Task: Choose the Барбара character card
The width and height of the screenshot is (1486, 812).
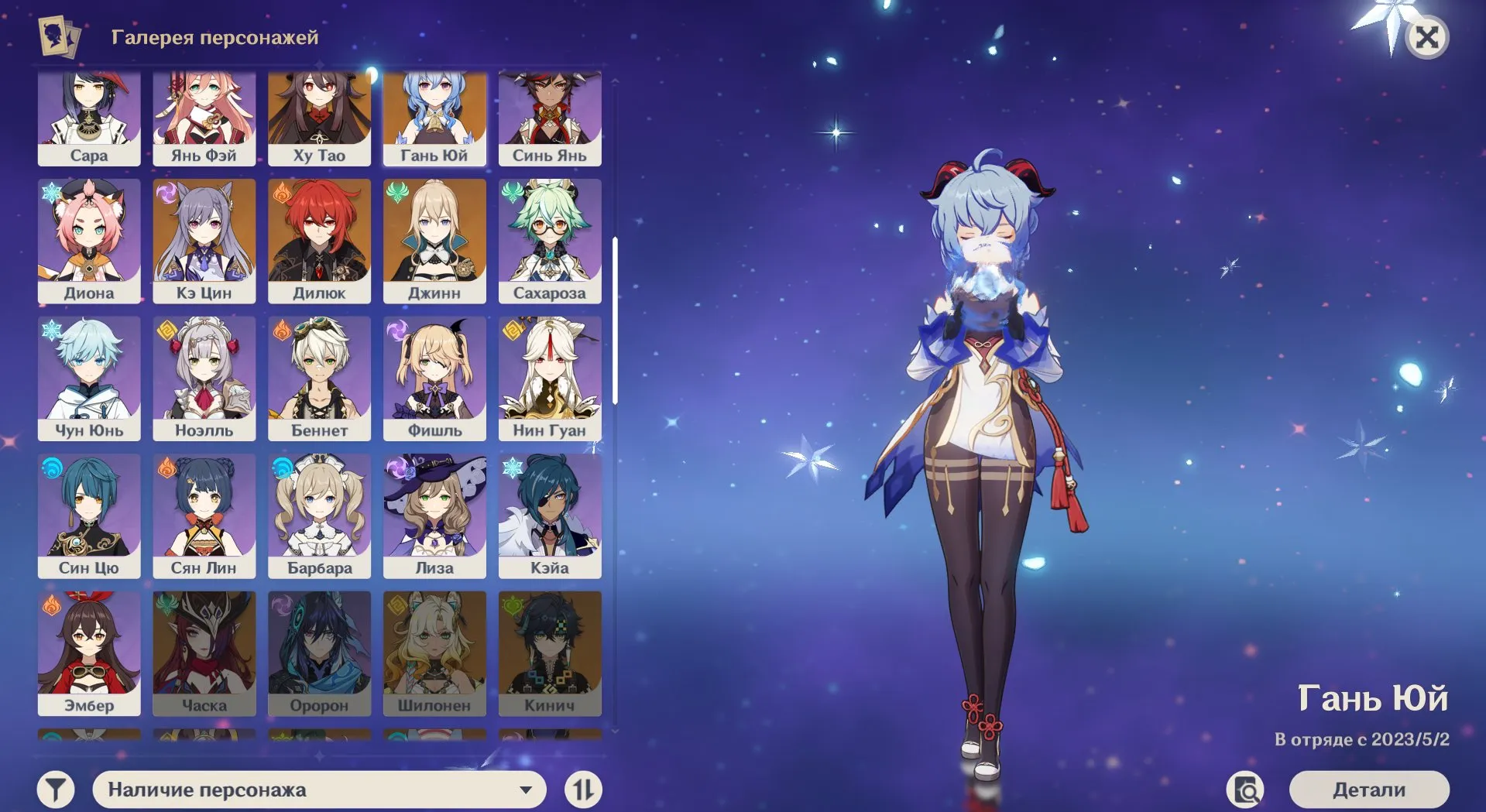Action: pyautogui.click(x=319, y=516)
